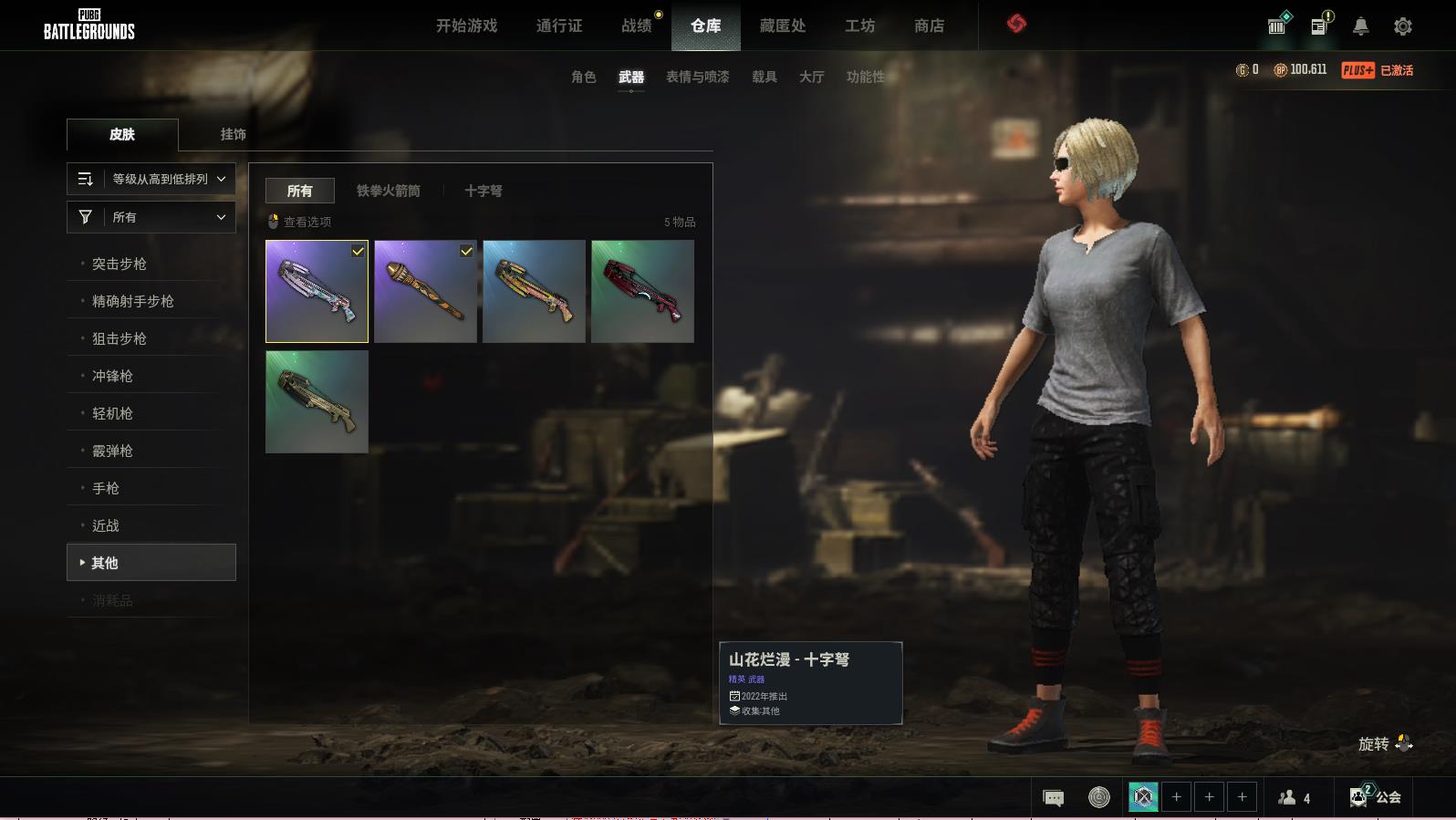Open the 商店 store page
The width and height of the screenshot is (1456, 820).
929,26
